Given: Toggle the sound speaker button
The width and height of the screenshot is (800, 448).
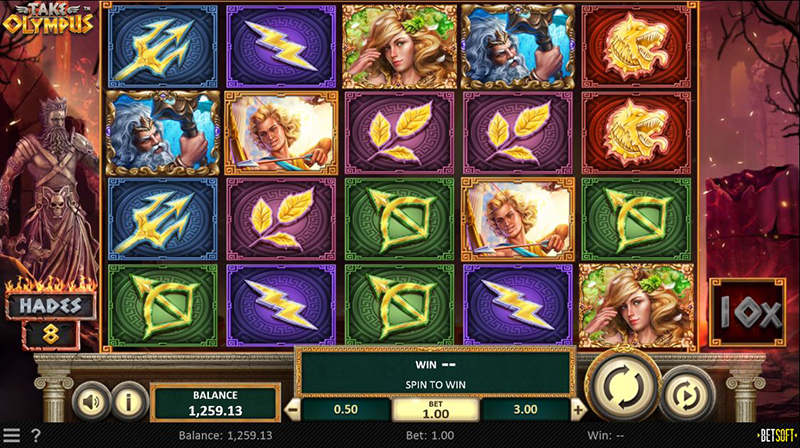Looking at the screenshot, I should click(90, 402).
